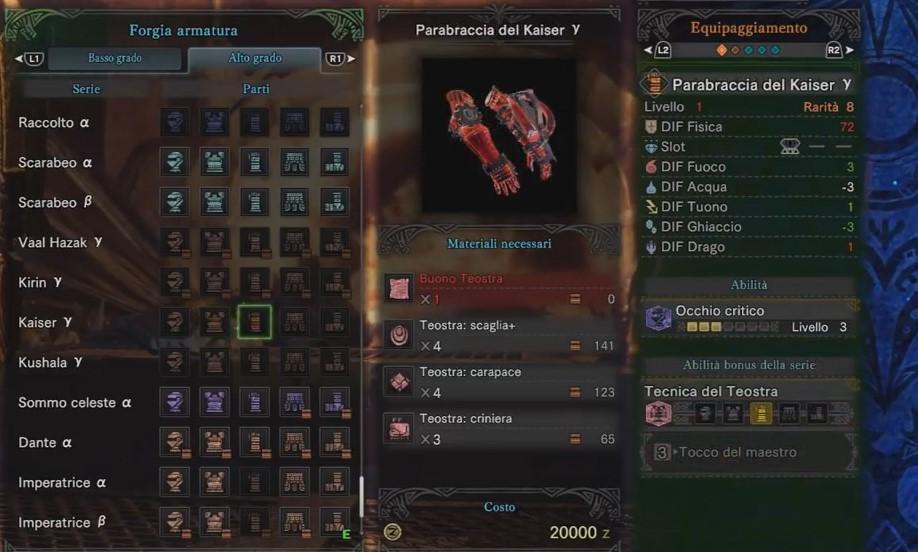Screen dimensions: 918x552
Task: Open the Vaal Hazak γ armor series
Action: click(x=59, y=243)
